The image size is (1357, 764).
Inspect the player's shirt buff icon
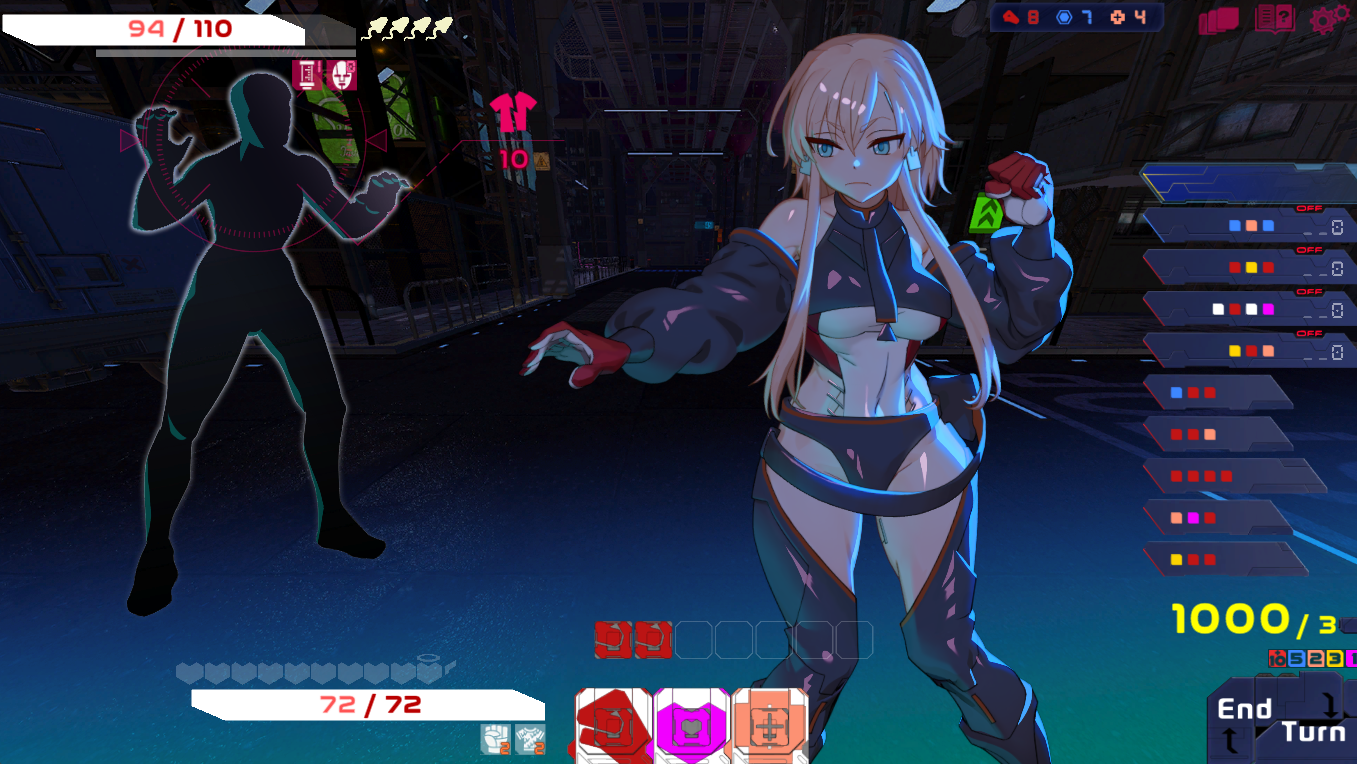point(530,739)
